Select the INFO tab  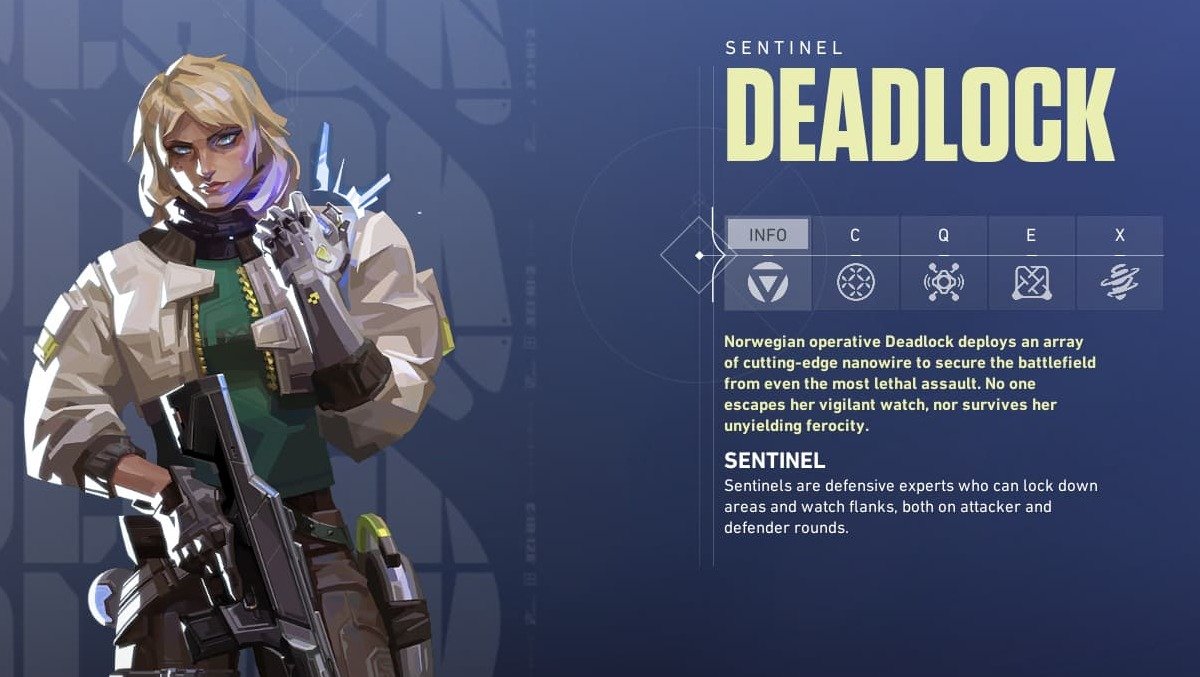[767, 262]
